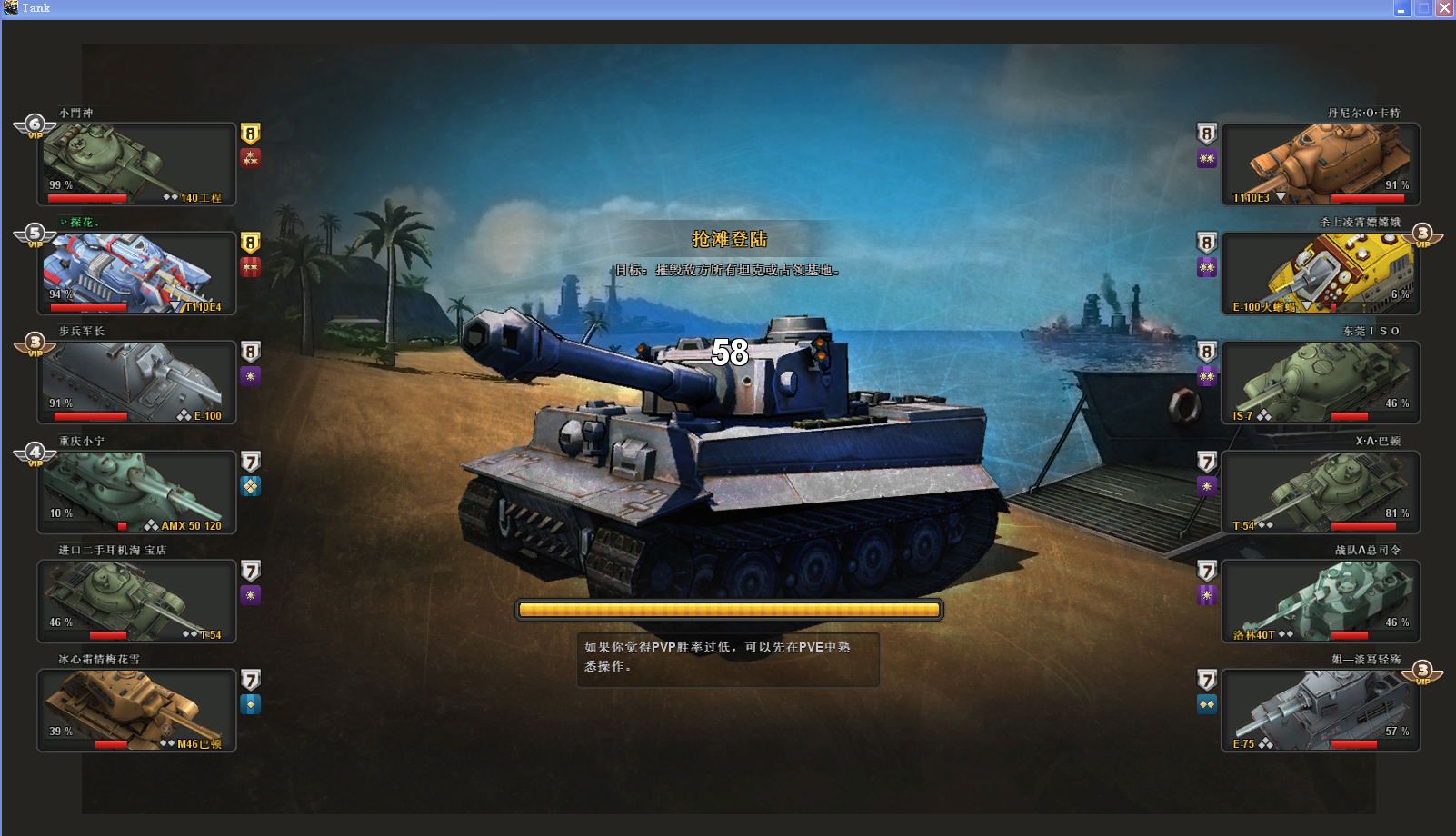The height and width of the screenshot is (836, 1456).
Task: Click the tier 8 badge beside 140工程 panel
Action: click(251, 134)
